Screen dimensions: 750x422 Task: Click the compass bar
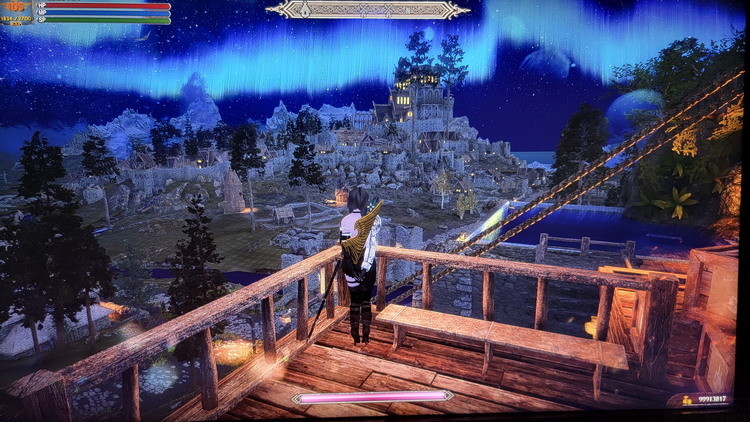tap(368, 10)
